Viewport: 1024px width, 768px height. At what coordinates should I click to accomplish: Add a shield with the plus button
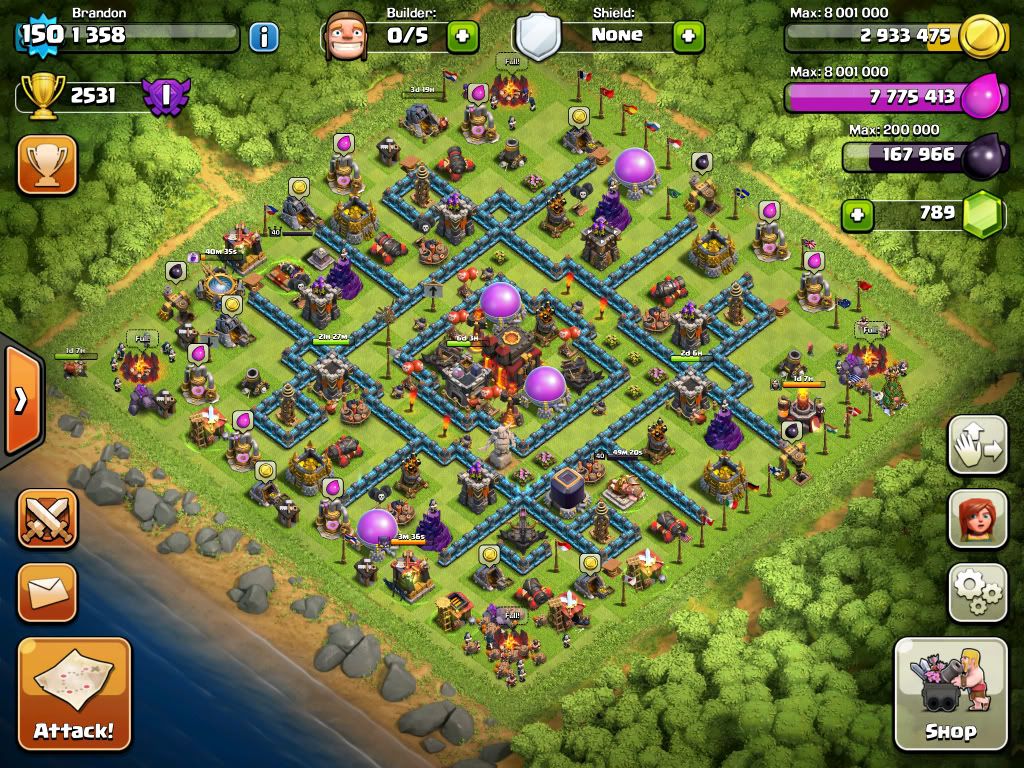point(688,37)
